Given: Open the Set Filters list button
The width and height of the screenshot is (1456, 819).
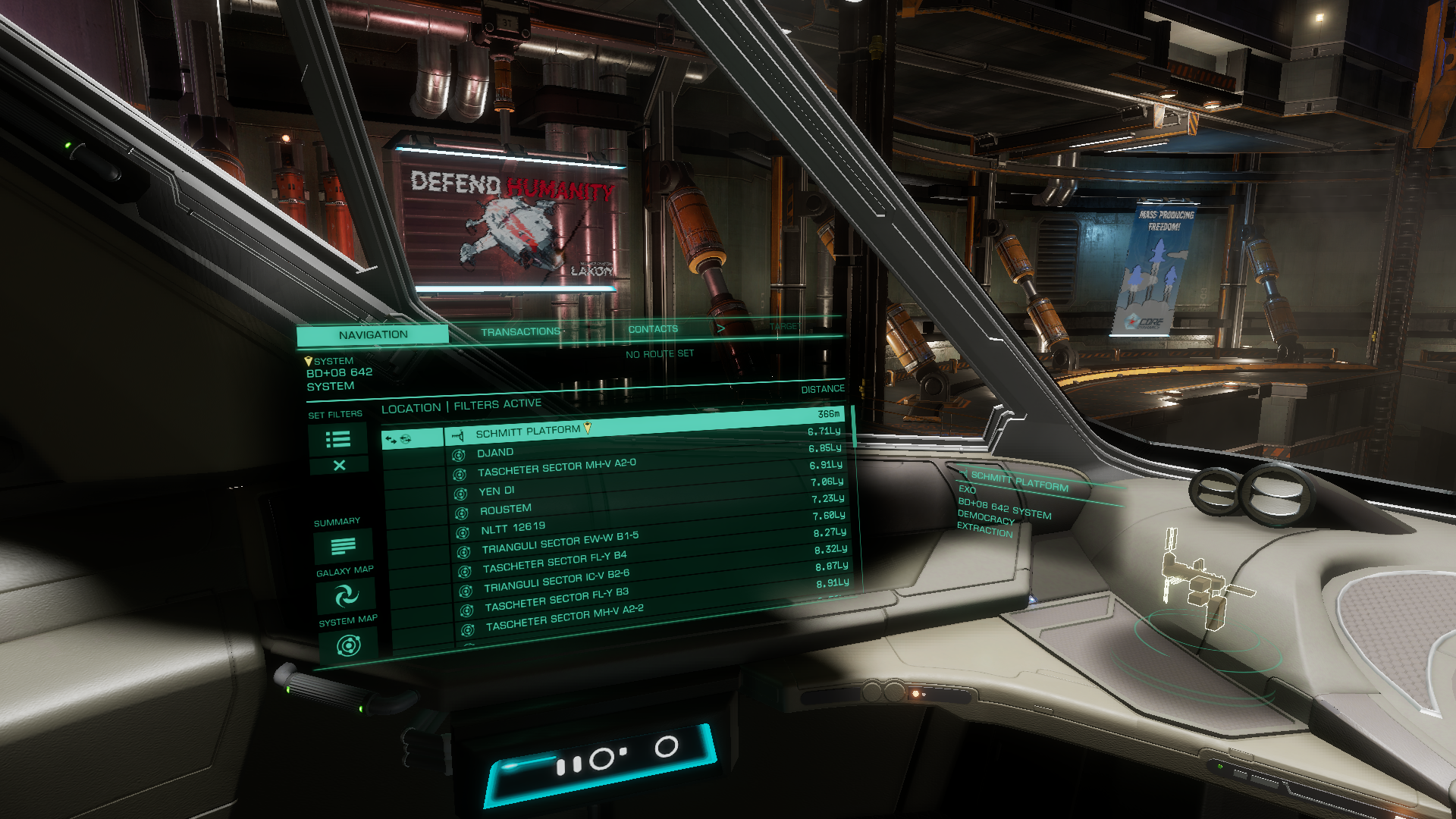Looking at the screenshot, I should (x=337, y=439).
